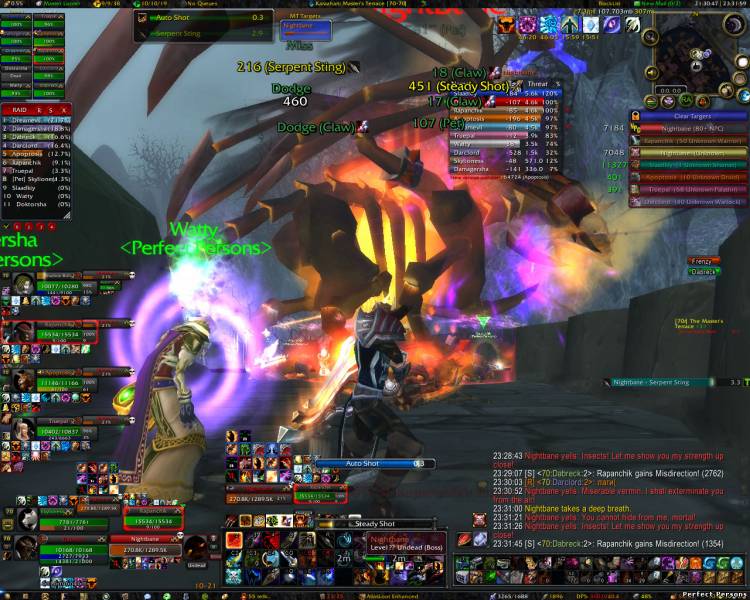Click Nightbane in MT Targets frame
Viewport: 750px width, 600px height.
pos(303,26)
